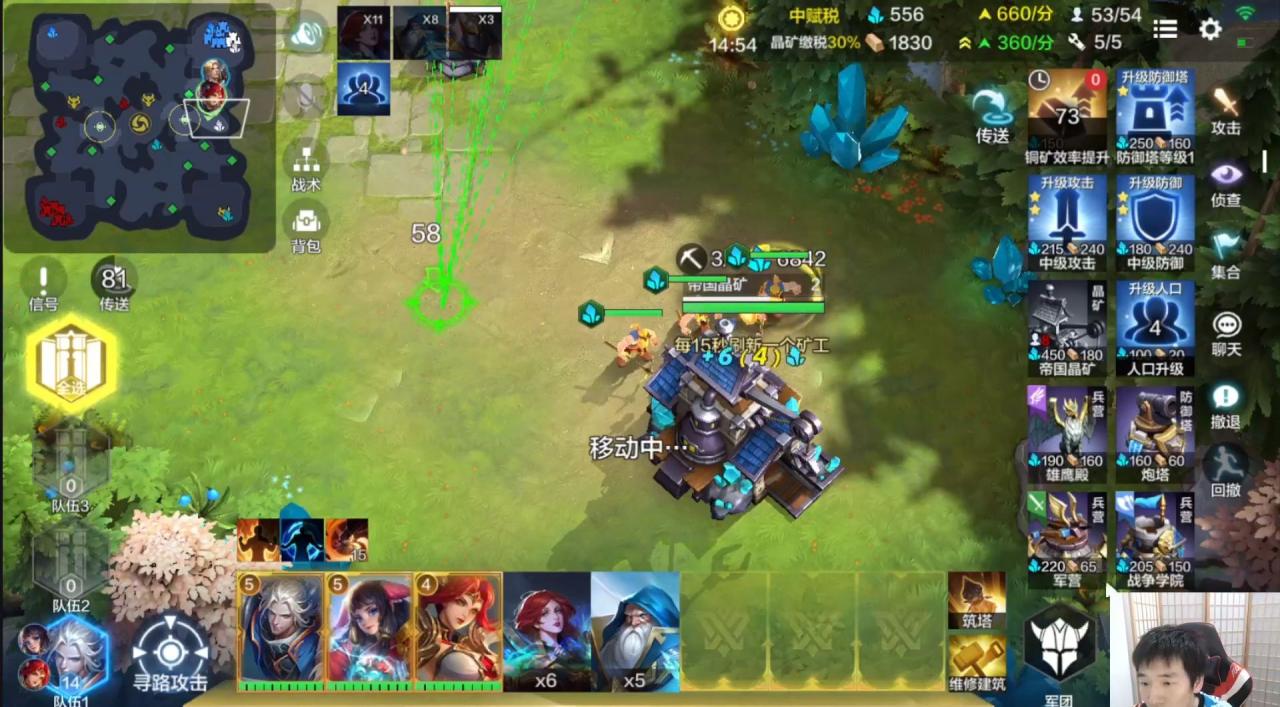Build the 雄鹰殿 eagle hall

pyautogui.click(x=1067, y=433)
